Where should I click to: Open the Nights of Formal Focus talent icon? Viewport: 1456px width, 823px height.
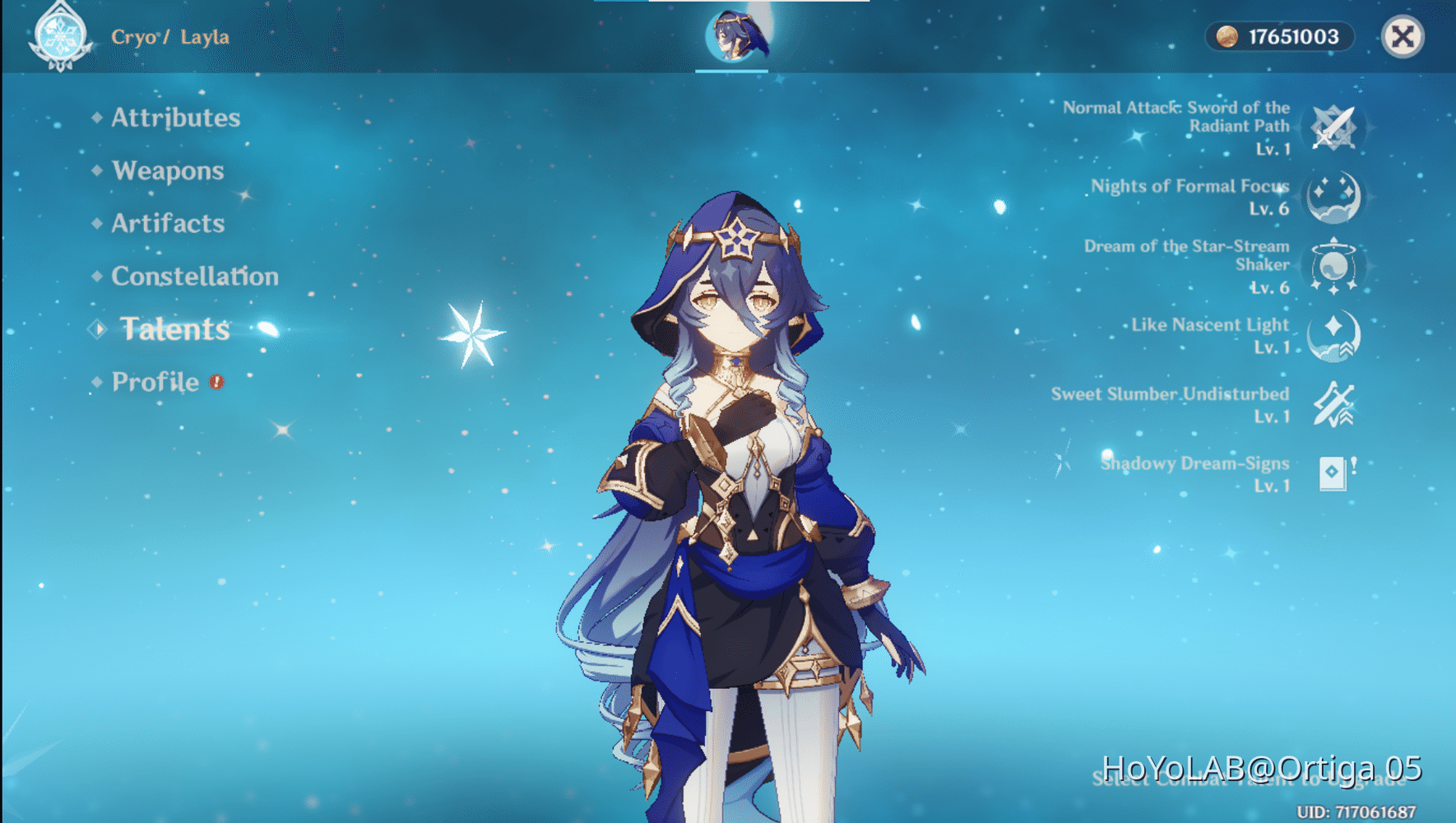(x=1333, y=198)
